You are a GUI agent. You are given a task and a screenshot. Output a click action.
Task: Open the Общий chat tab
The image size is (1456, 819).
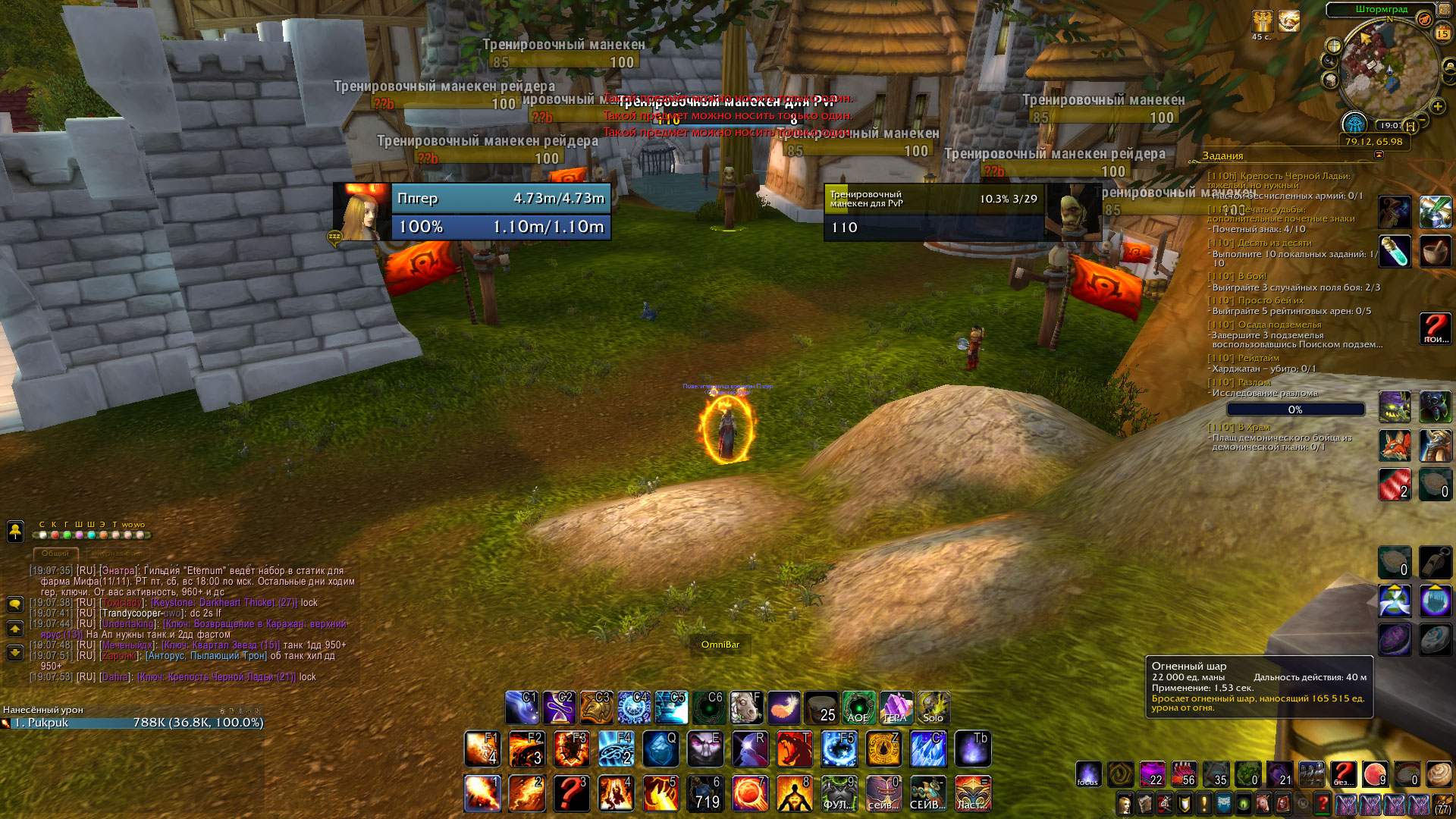coord(55,554)
